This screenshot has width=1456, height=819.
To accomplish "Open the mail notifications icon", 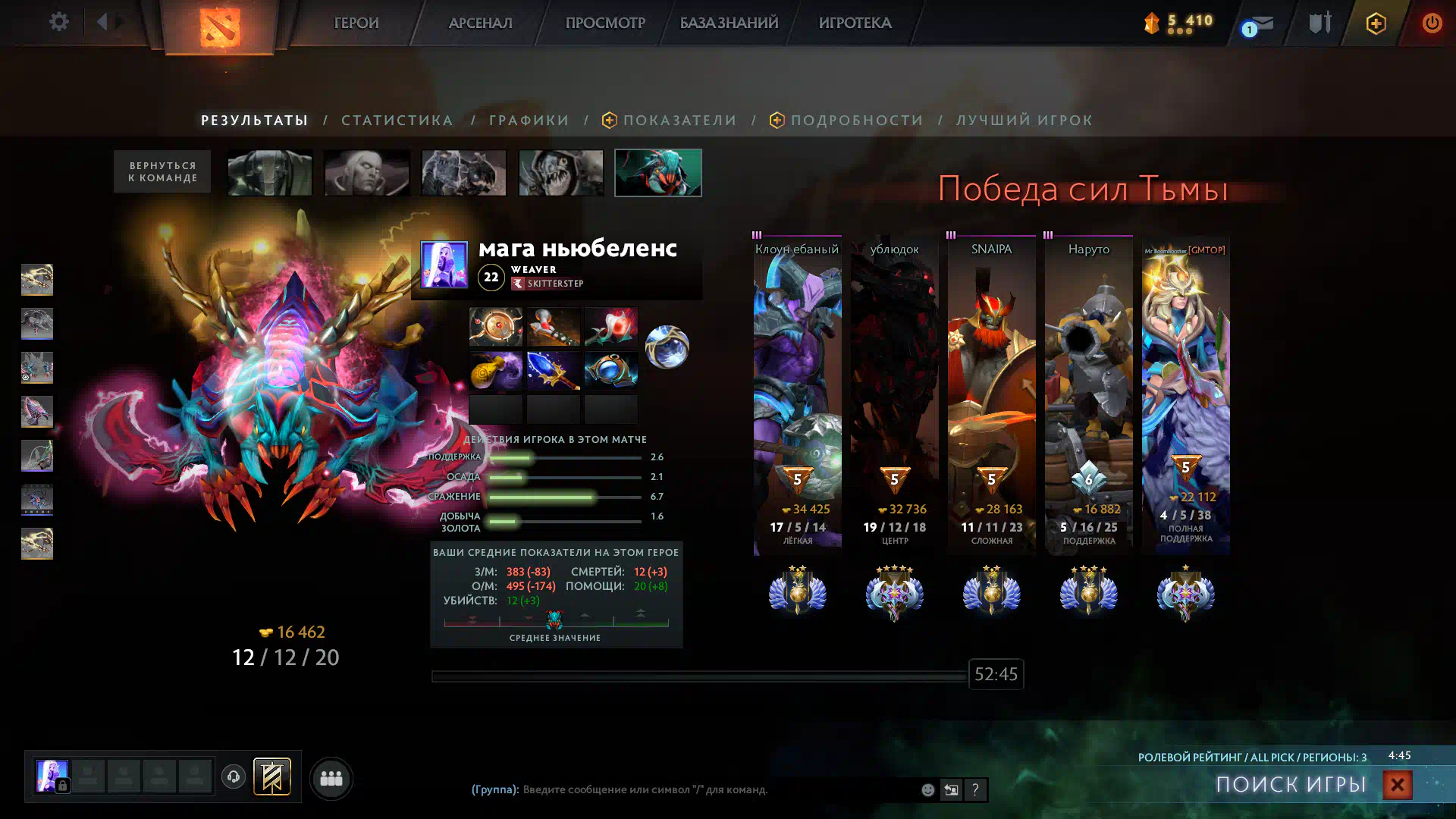I will point(1259,24).
